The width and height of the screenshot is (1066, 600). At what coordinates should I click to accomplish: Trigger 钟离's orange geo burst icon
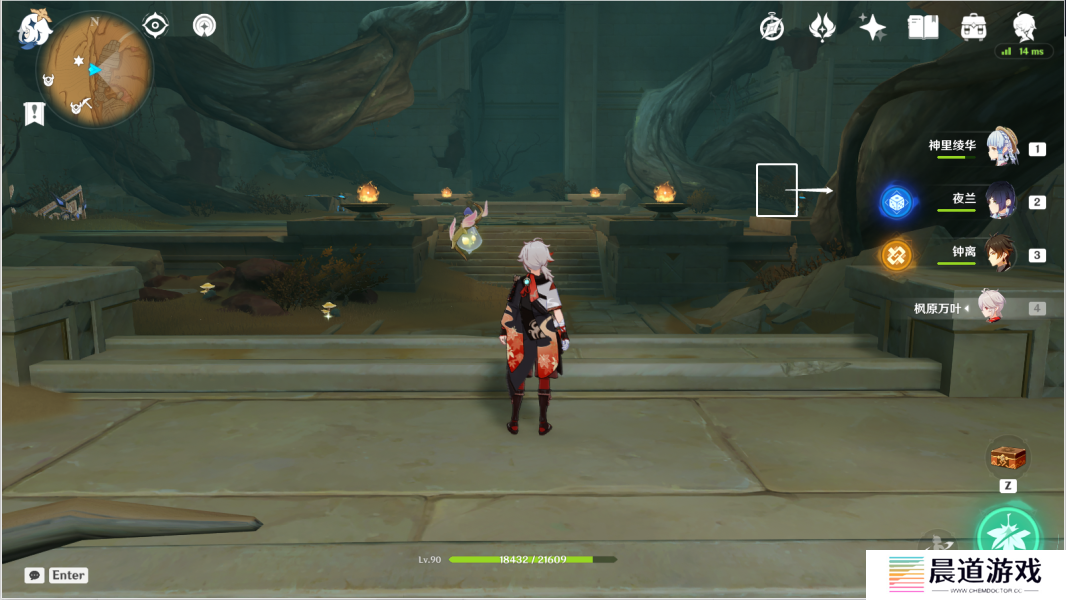(896, 255)
